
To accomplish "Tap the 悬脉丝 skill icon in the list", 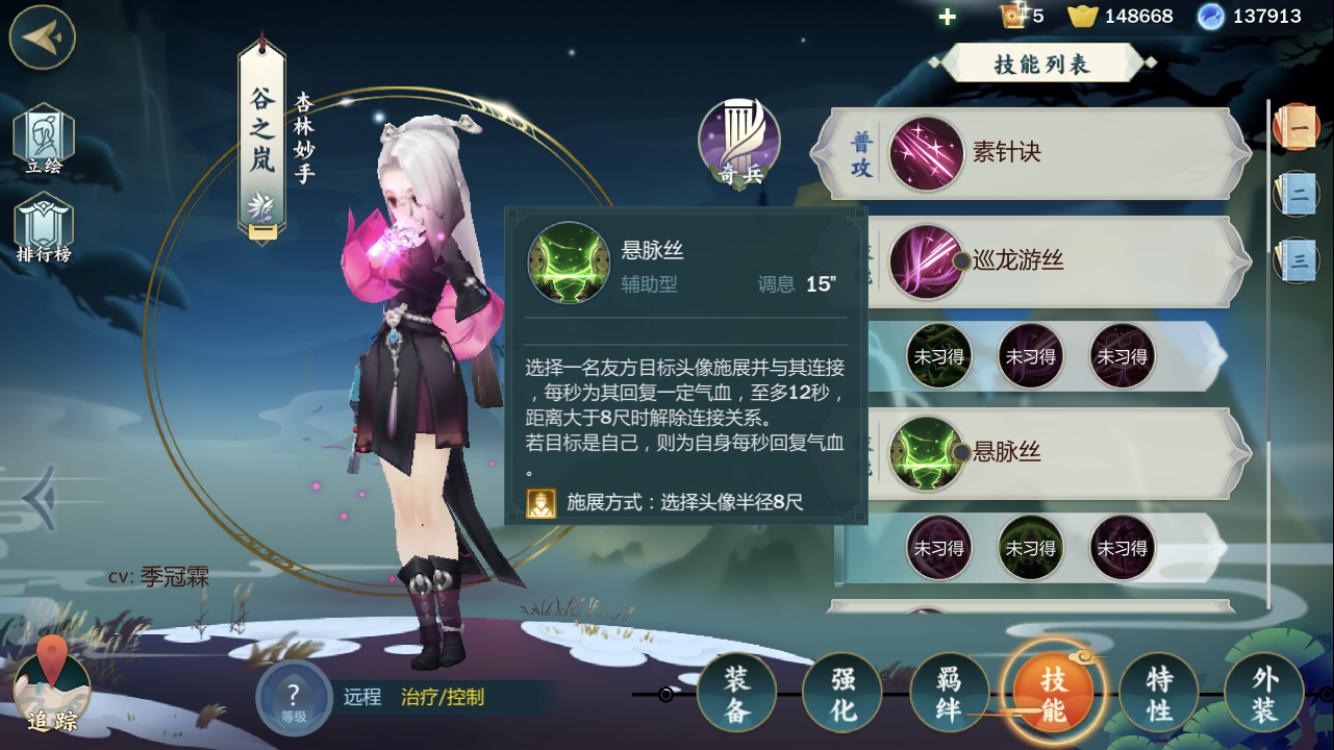I will [925, 452].
